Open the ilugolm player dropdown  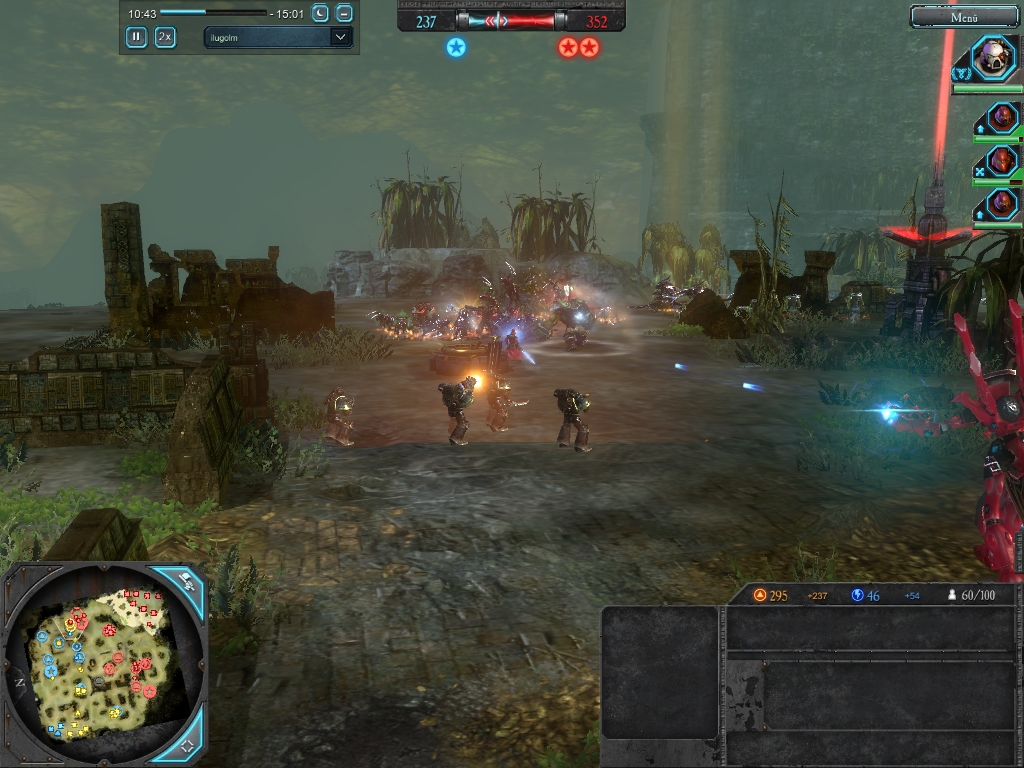click(278, 37)
